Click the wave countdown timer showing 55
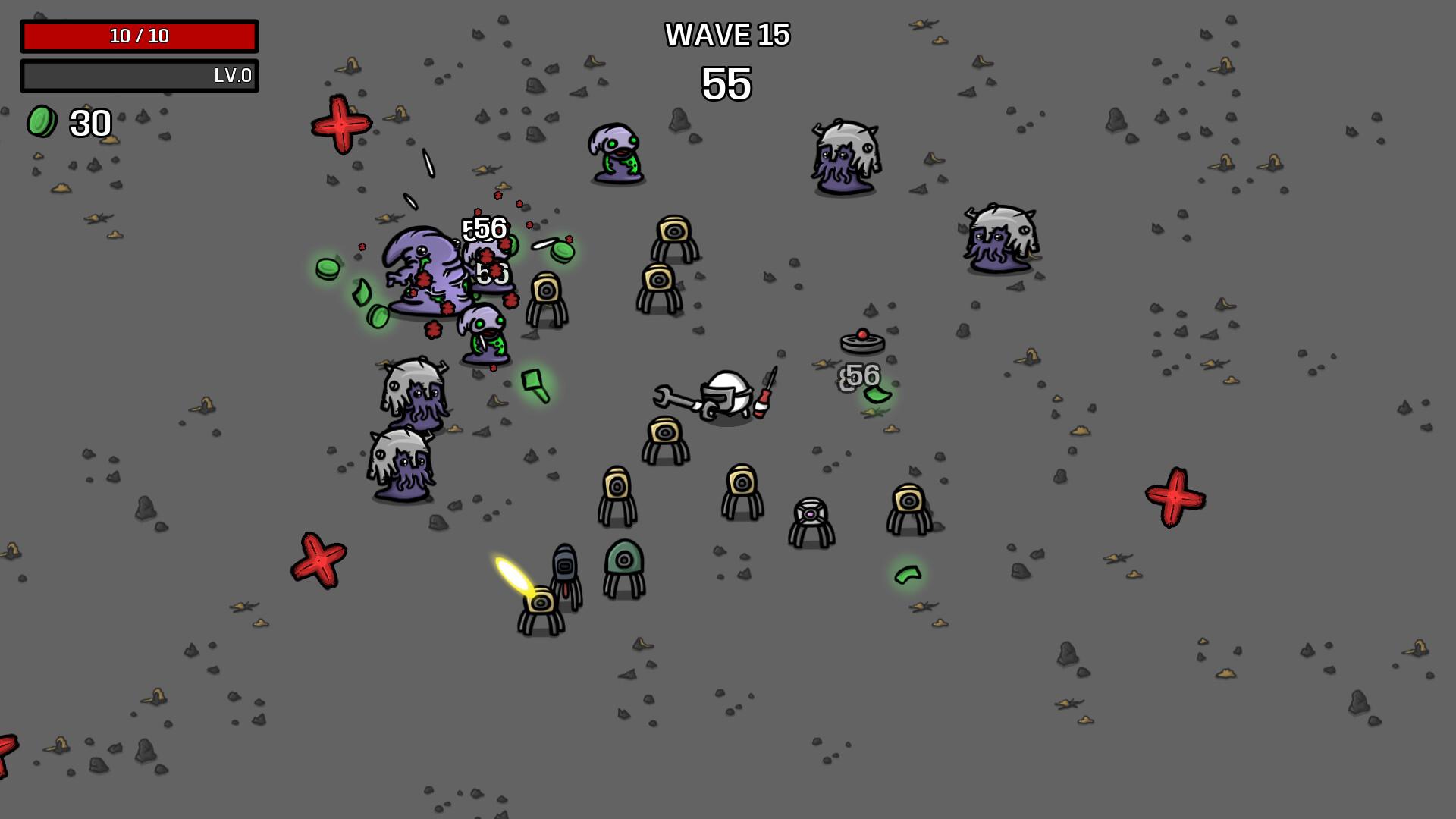Image resolution: width=1456 pixels, height=819 pixels. pyautogui.click(x=726, y=83)
